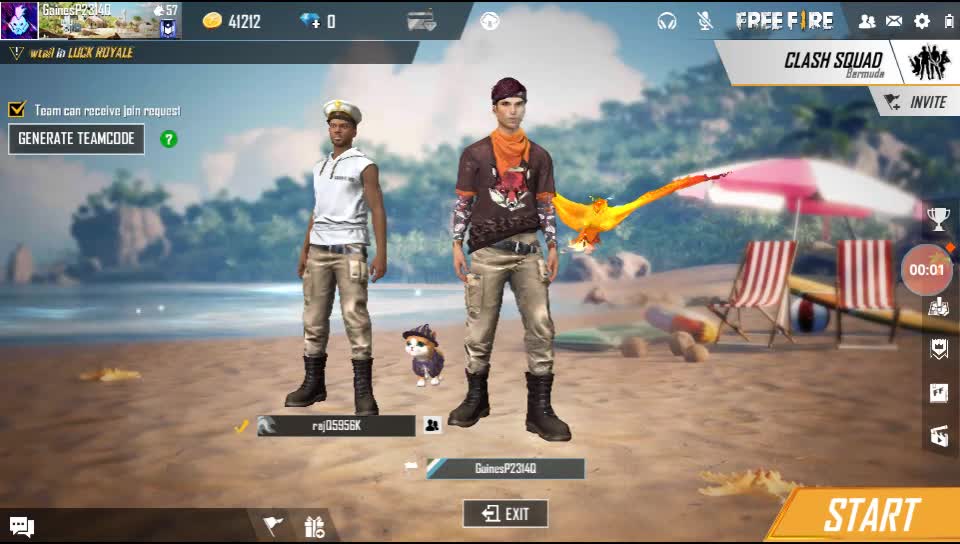
Task: Toggle the muted microphone
Action: click(705, 21)
